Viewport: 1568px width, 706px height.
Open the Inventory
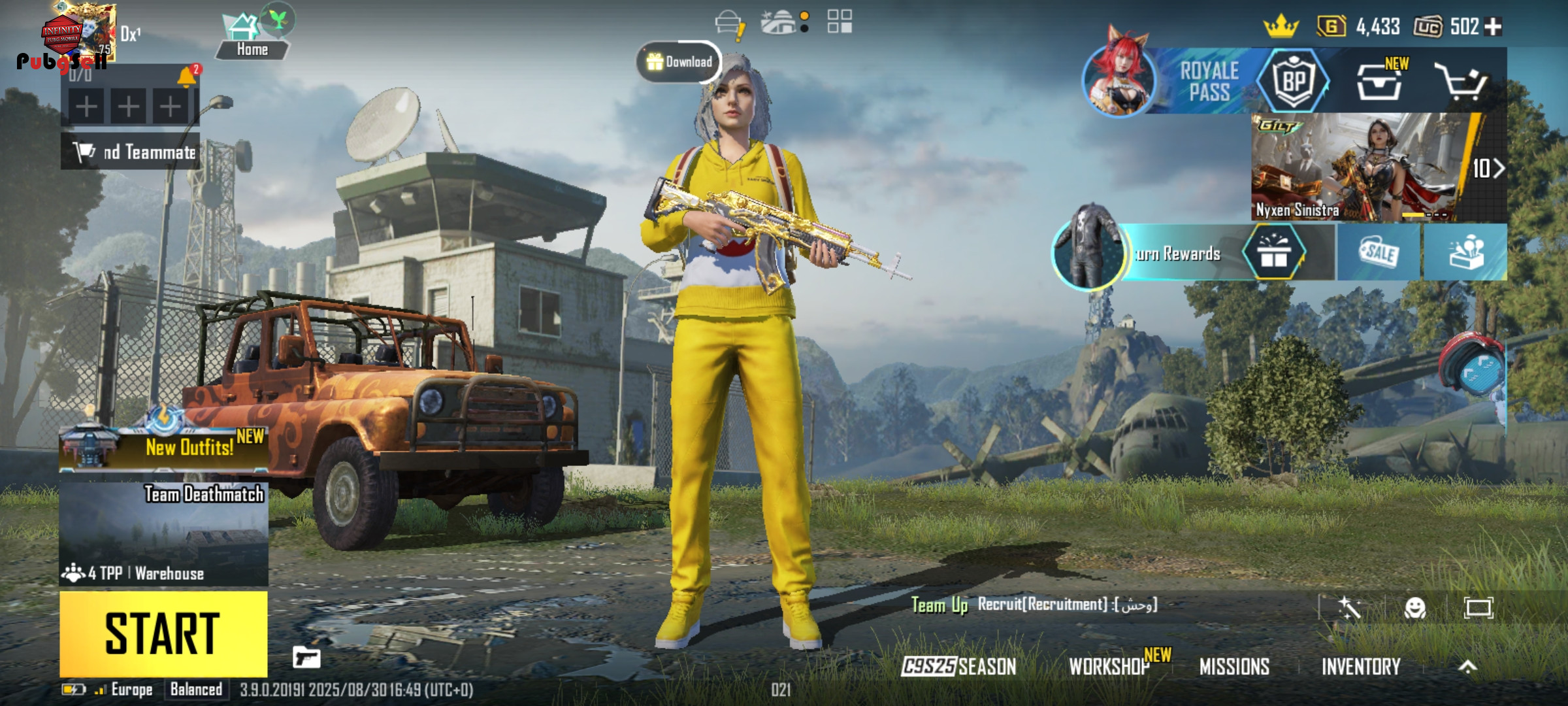[1361, 666]
